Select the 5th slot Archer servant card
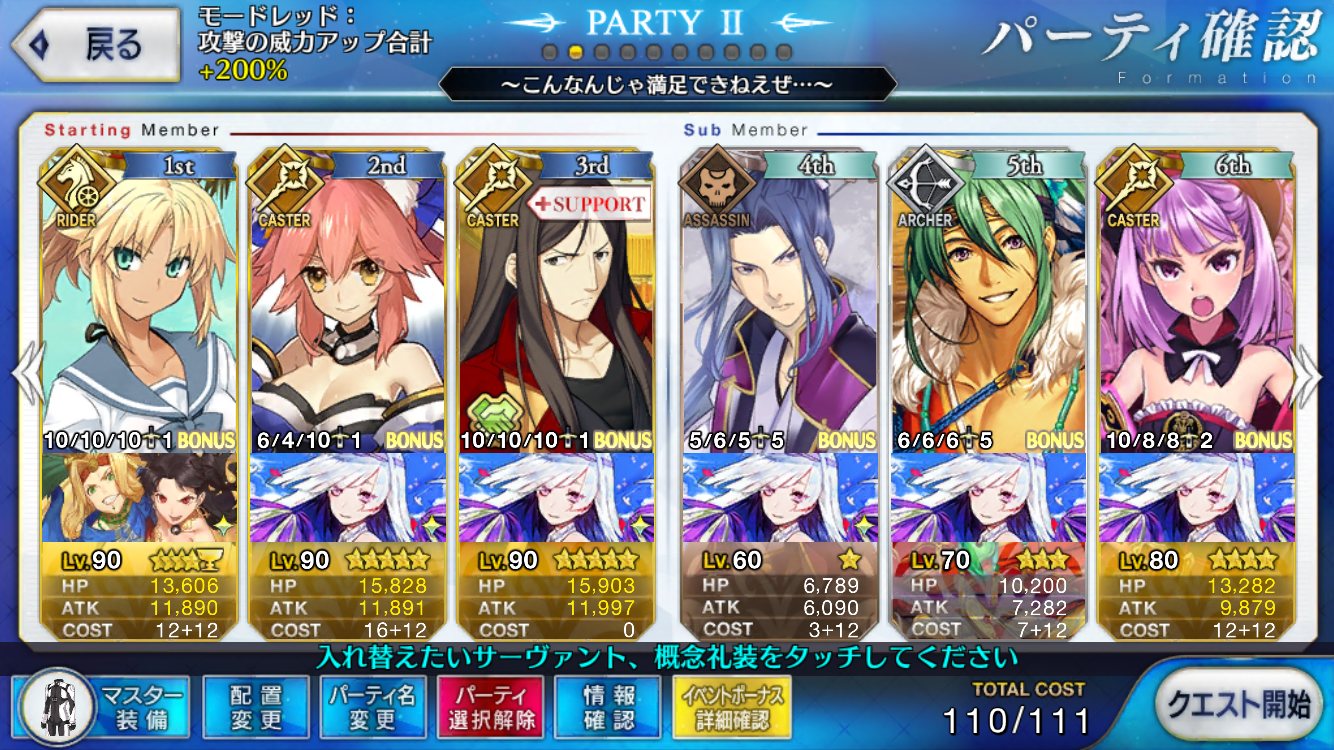1334x750 pixels. (x=988, y=300)
